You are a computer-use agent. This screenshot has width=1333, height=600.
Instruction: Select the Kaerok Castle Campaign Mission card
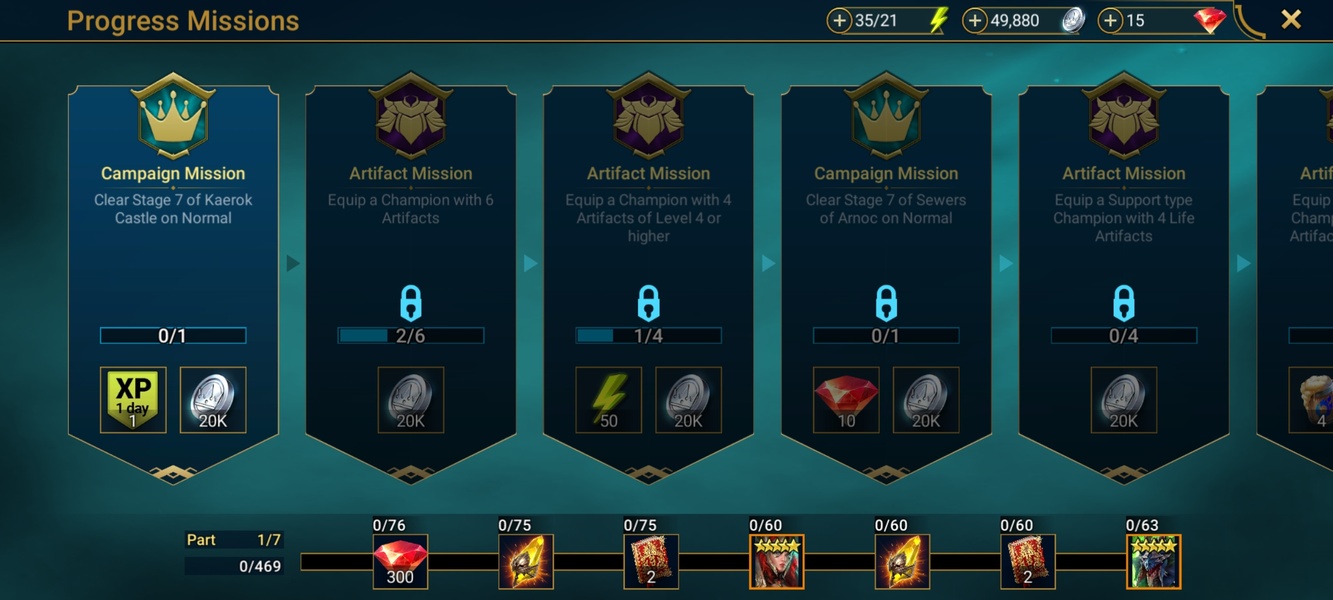point(173,270)
